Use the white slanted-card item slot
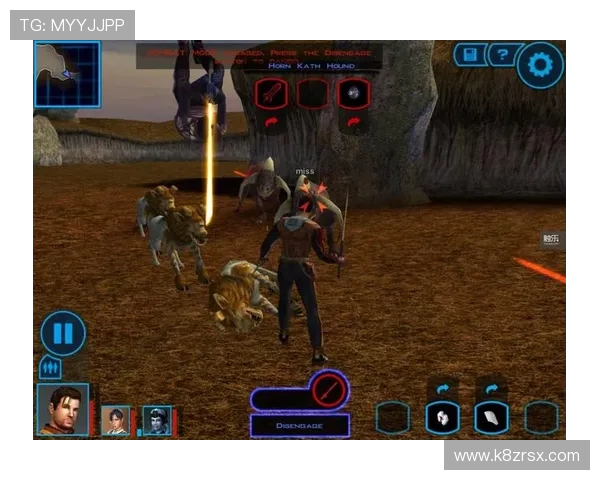Image resolution: width=600 pixels, height=480 pixels. tap(491, 417)
